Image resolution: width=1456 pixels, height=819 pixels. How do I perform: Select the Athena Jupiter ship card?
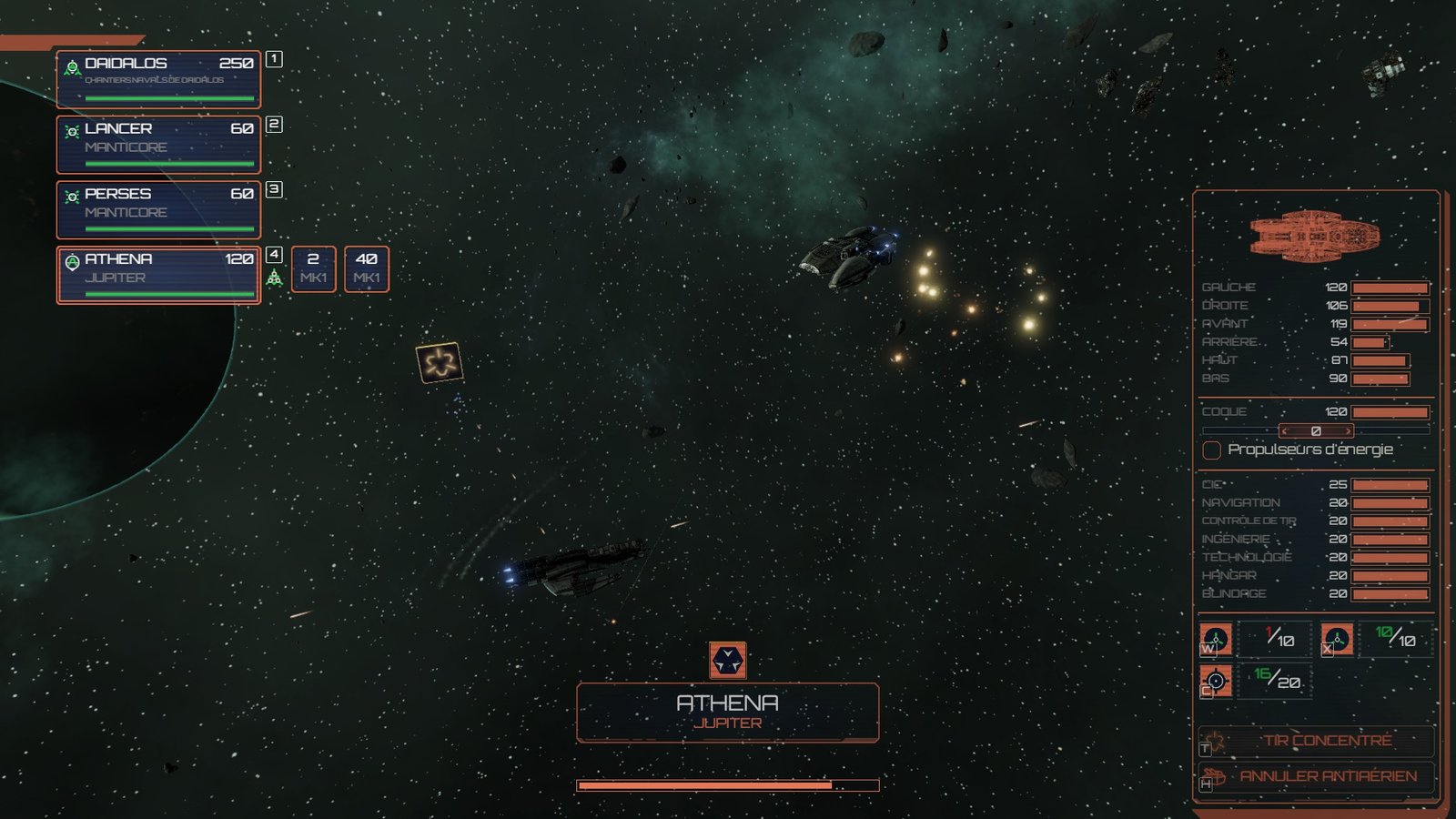pos(158,275)
